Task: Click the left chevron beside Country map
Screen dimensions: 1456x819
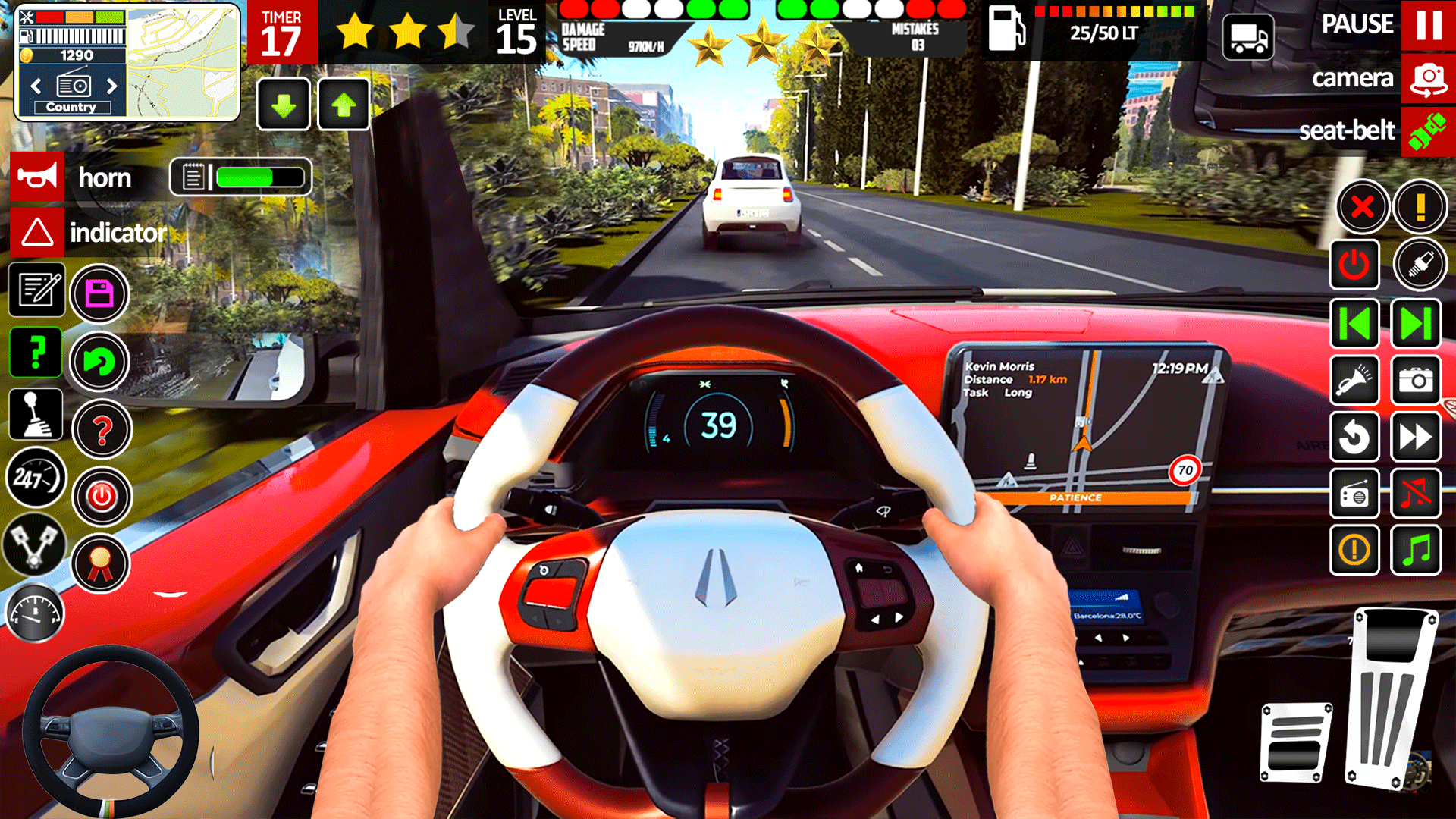Action: [x=36, y=86]
